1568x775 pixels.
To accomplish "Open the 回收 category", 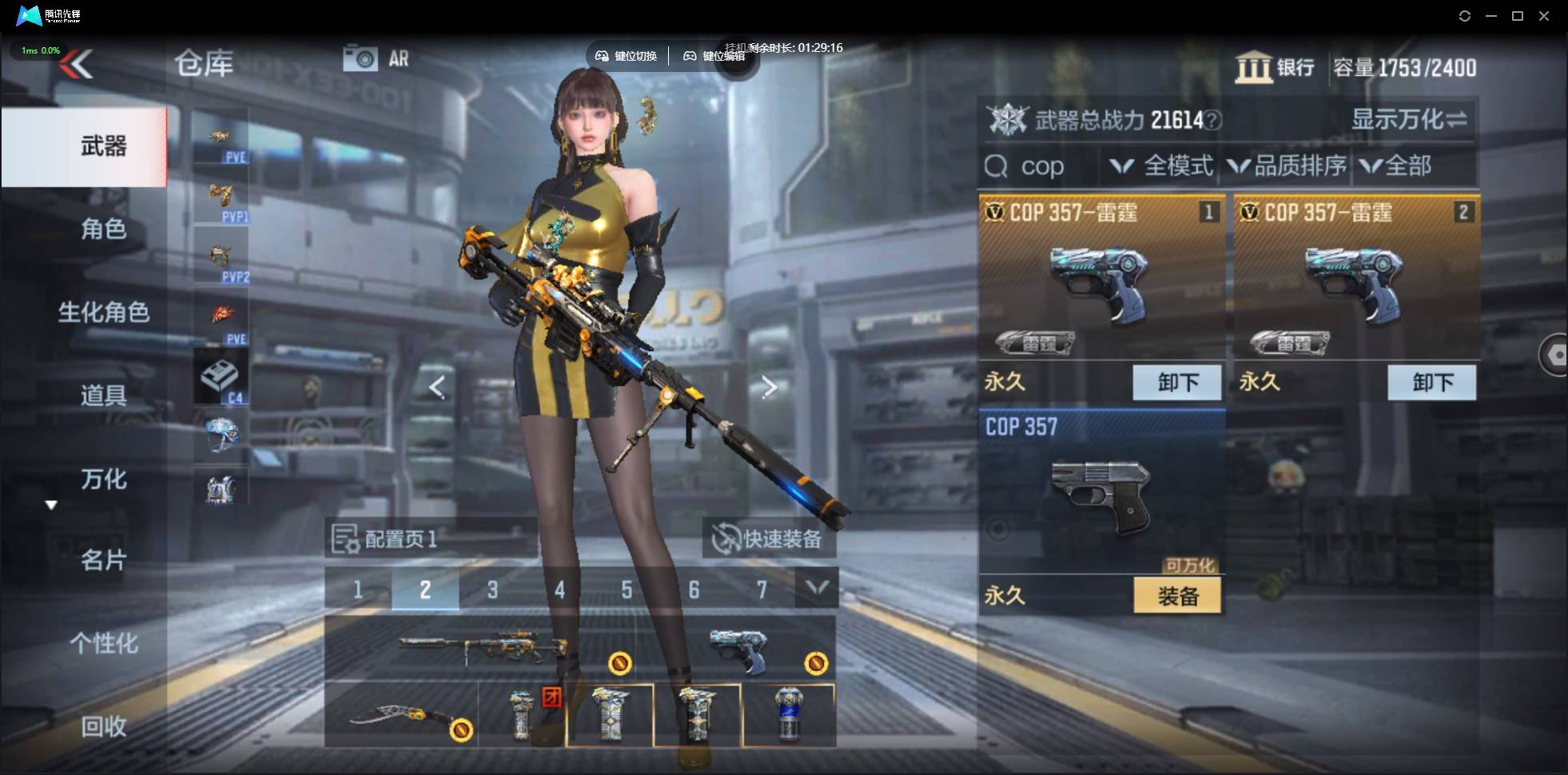I will point(103,726).
